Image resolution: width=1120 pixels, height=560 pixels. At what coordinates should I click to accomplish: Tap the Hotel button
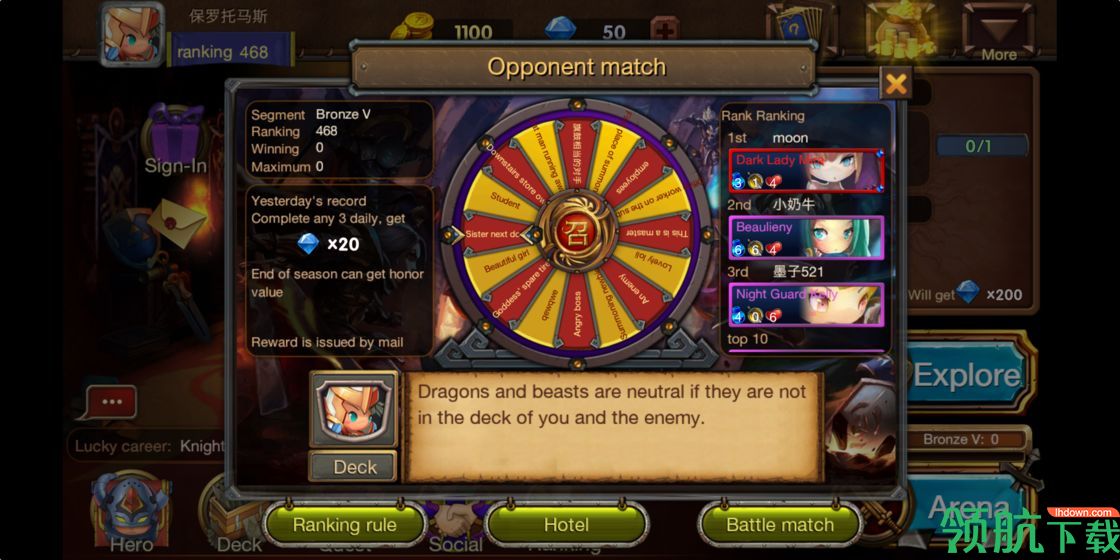pyautogui.click(x=566, y=524)
